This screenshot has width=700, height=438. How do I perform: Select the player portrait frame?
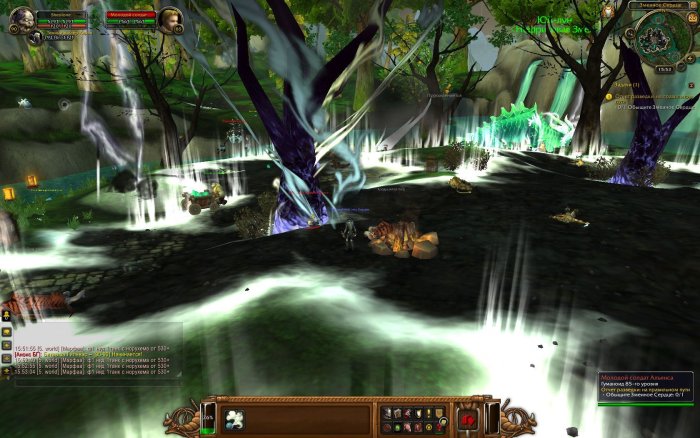point(21,17)
